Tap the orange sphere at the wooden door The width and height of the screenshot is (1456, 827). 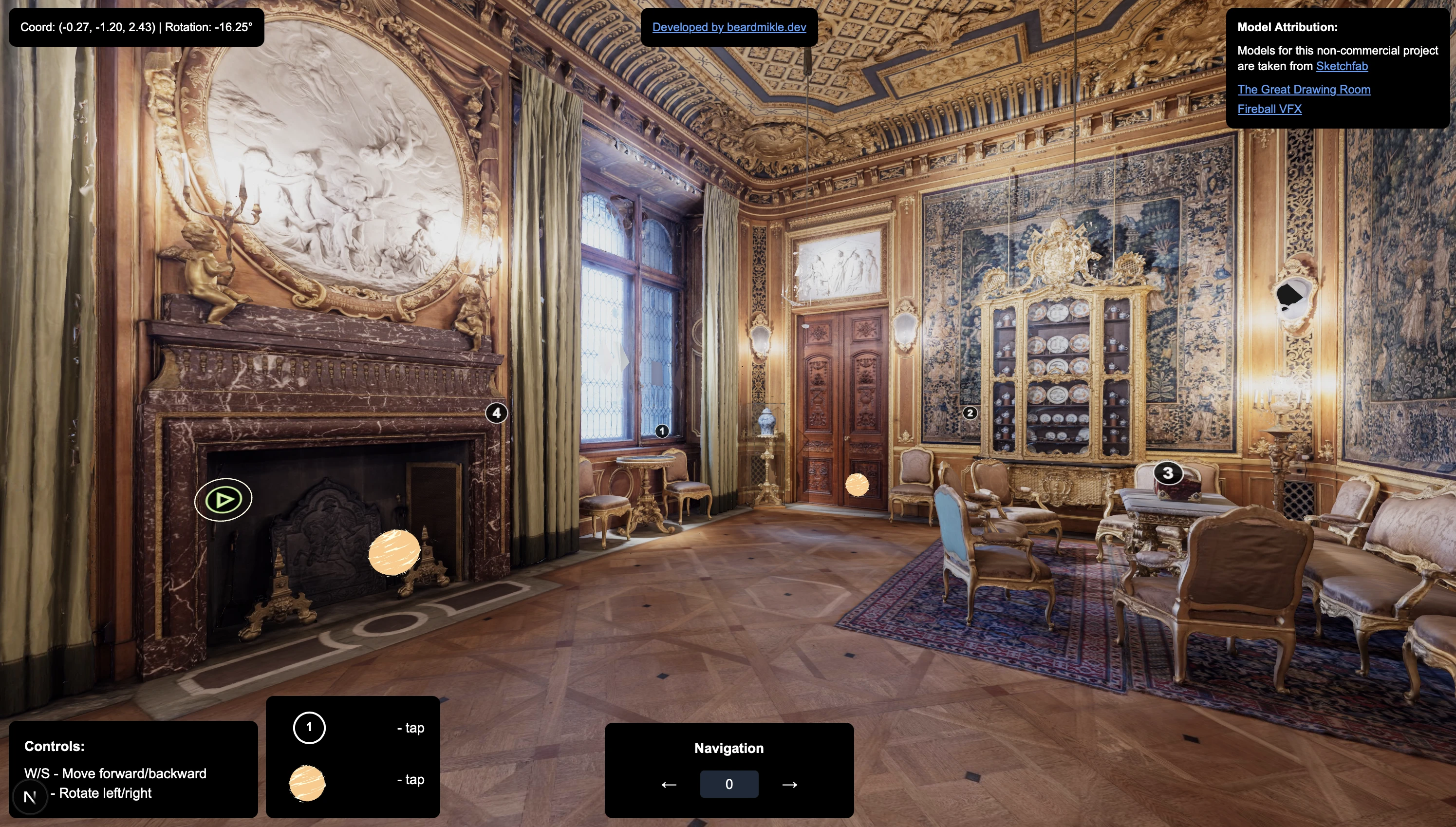coord(857,485)
